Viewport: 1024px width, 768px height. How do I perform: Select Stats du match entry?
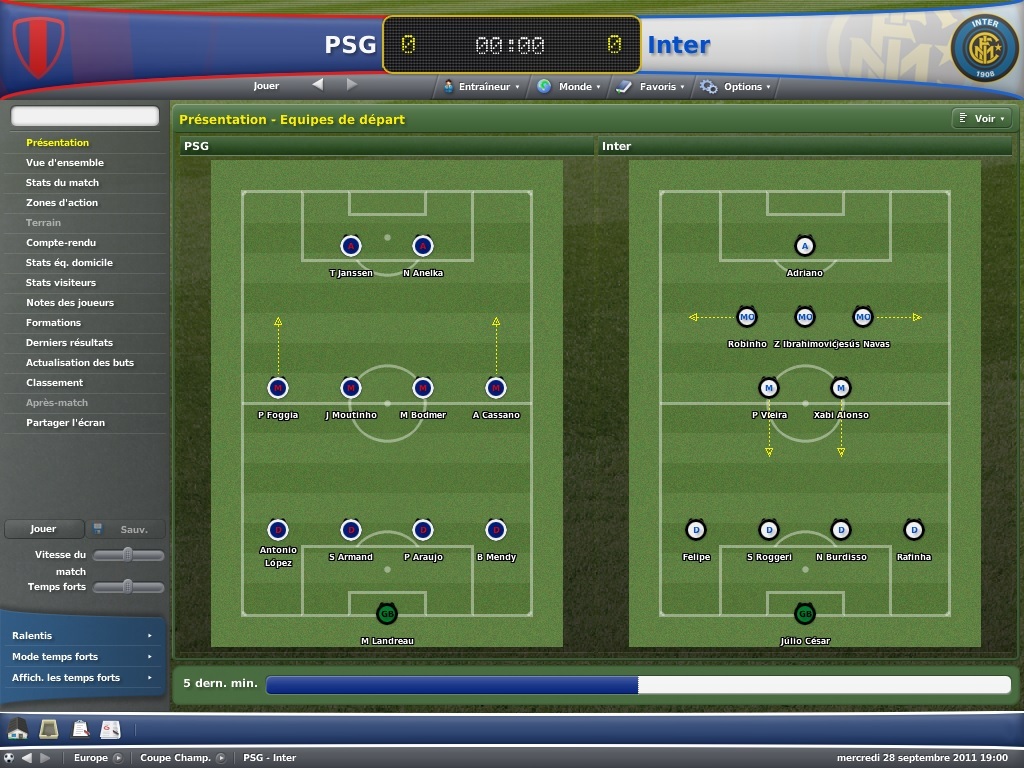click(x=62, y=183)
